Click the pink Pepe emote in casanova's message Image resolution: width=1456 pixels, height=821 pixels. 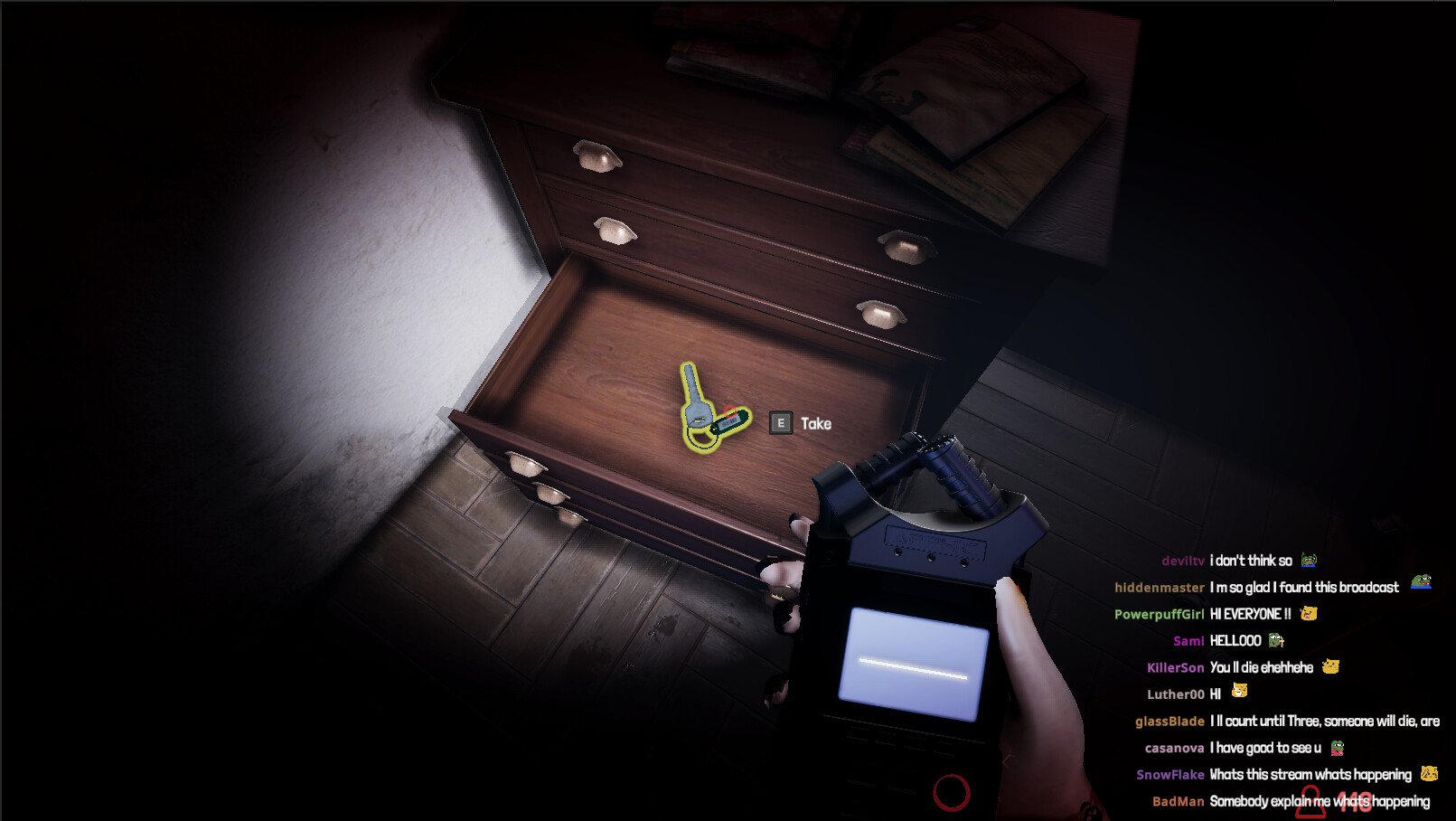[x=1337, y=746]
